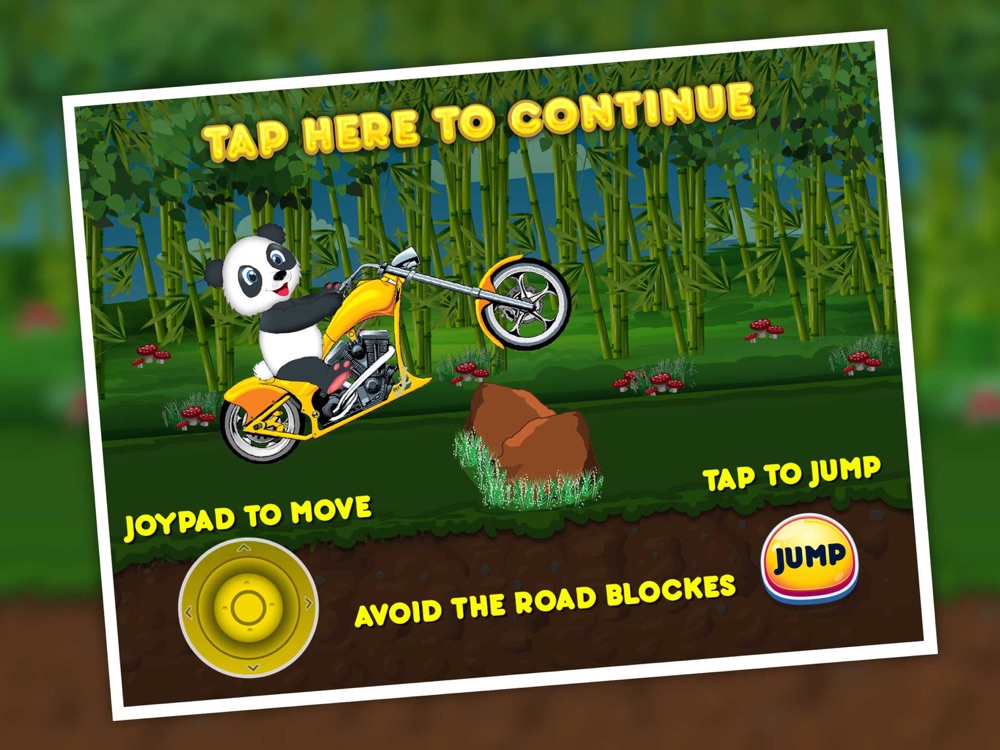The width and height of the screenshot is (1000, 750).
Task: Tap the joypad's right arrow
Action: tap(308, 602)
